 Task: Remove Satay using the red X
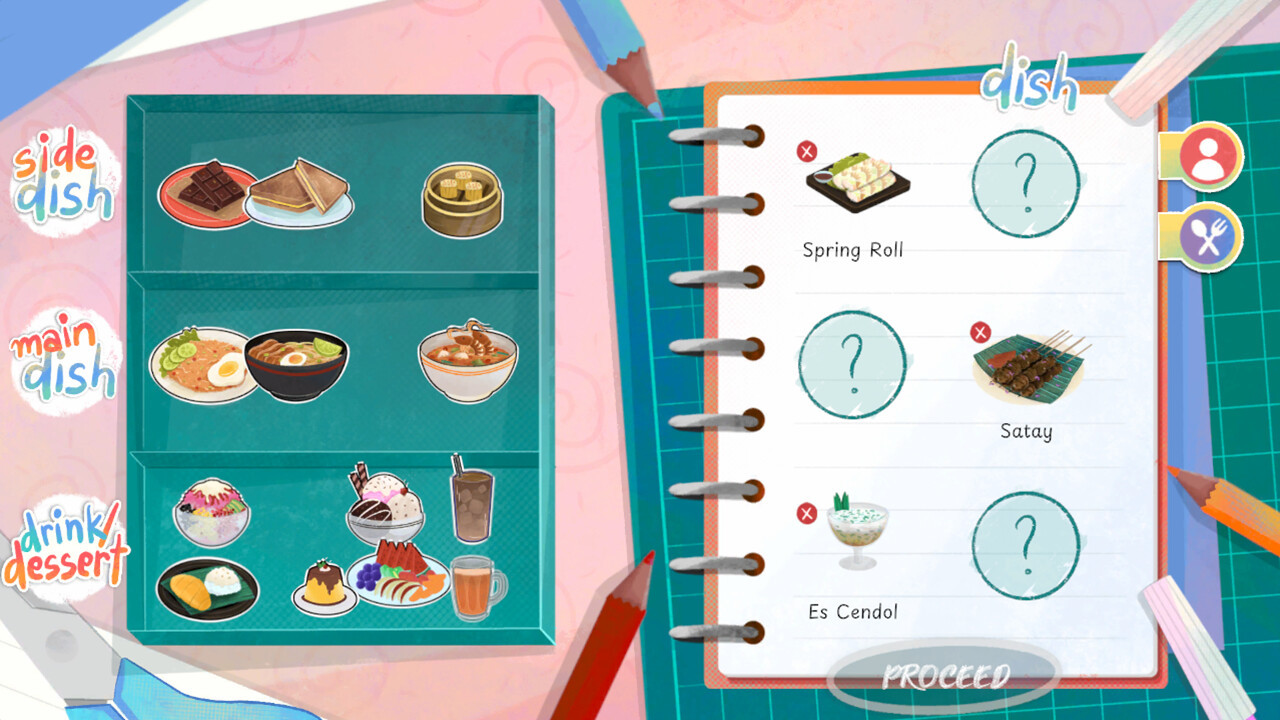[x=981, y=332]
